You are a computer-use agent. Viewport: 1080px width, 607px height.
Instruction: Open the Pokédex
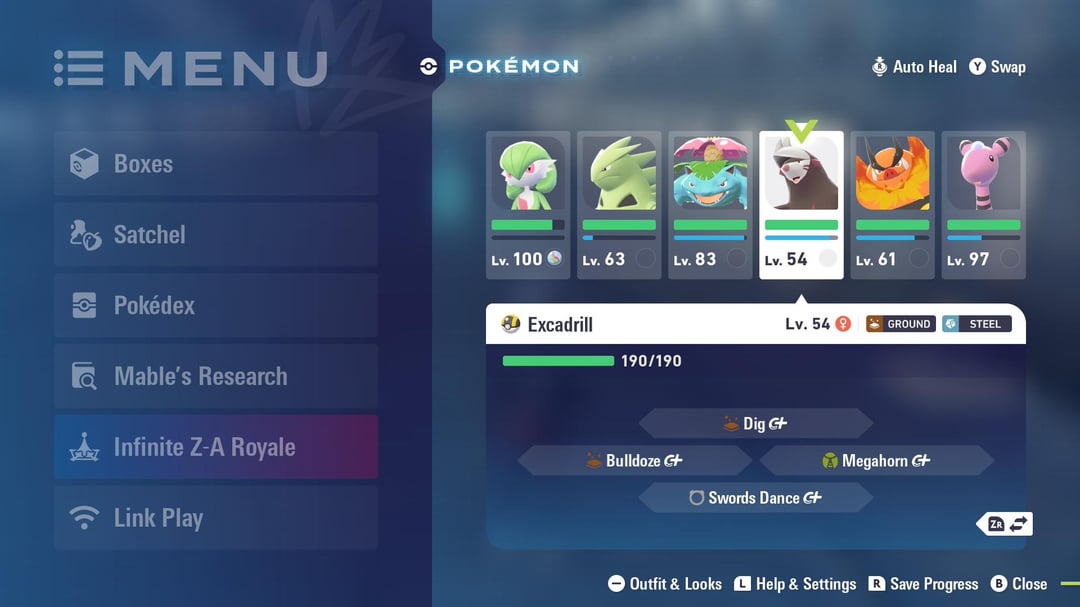click(x=216, y=306)
